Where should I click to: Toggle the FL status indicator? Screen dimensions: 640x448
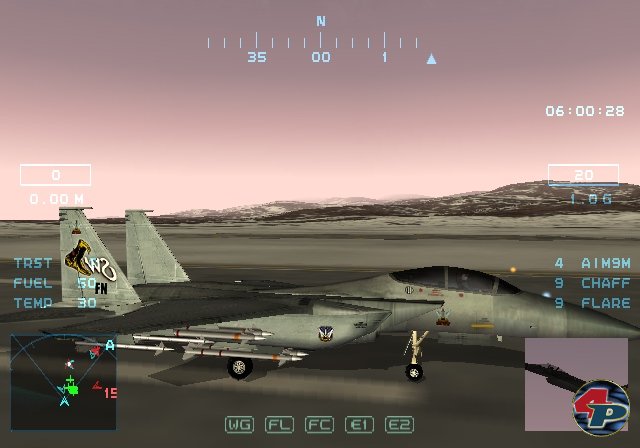click(x=279, y=424)
